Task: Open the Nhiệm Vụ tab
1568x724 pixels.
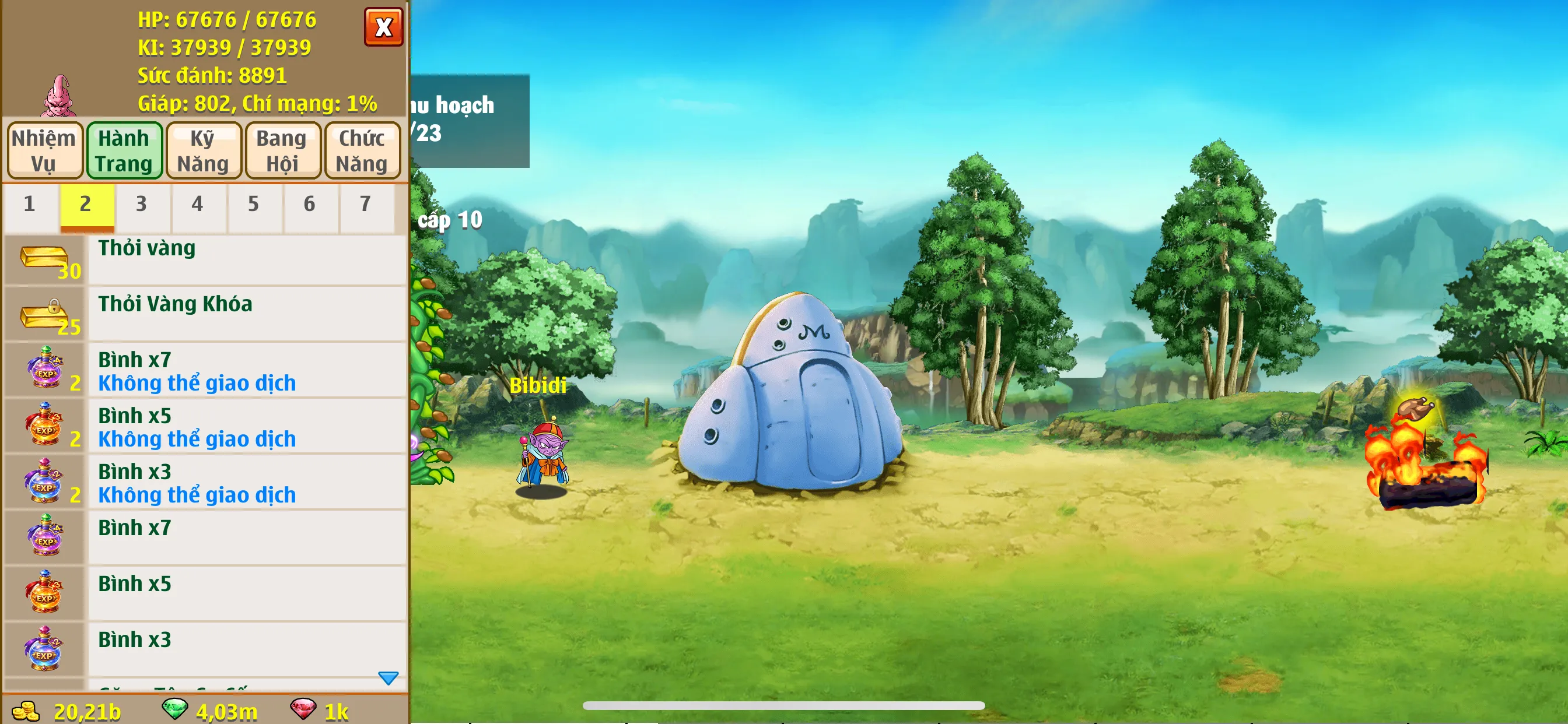Action: 44,150
